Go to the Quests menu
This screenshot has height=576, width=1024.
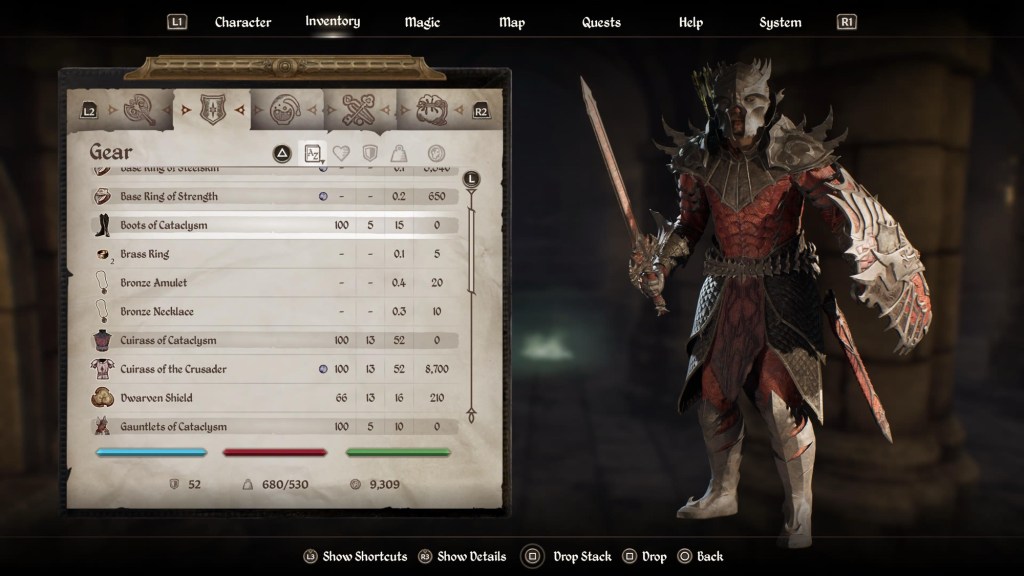601,22
